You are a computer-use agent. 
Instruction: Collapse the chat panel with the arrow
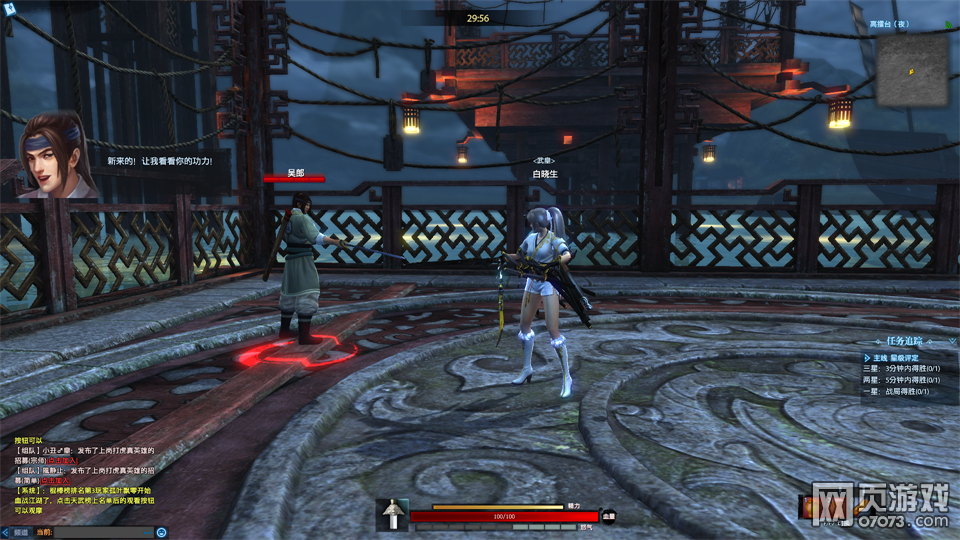coord(6,532)
